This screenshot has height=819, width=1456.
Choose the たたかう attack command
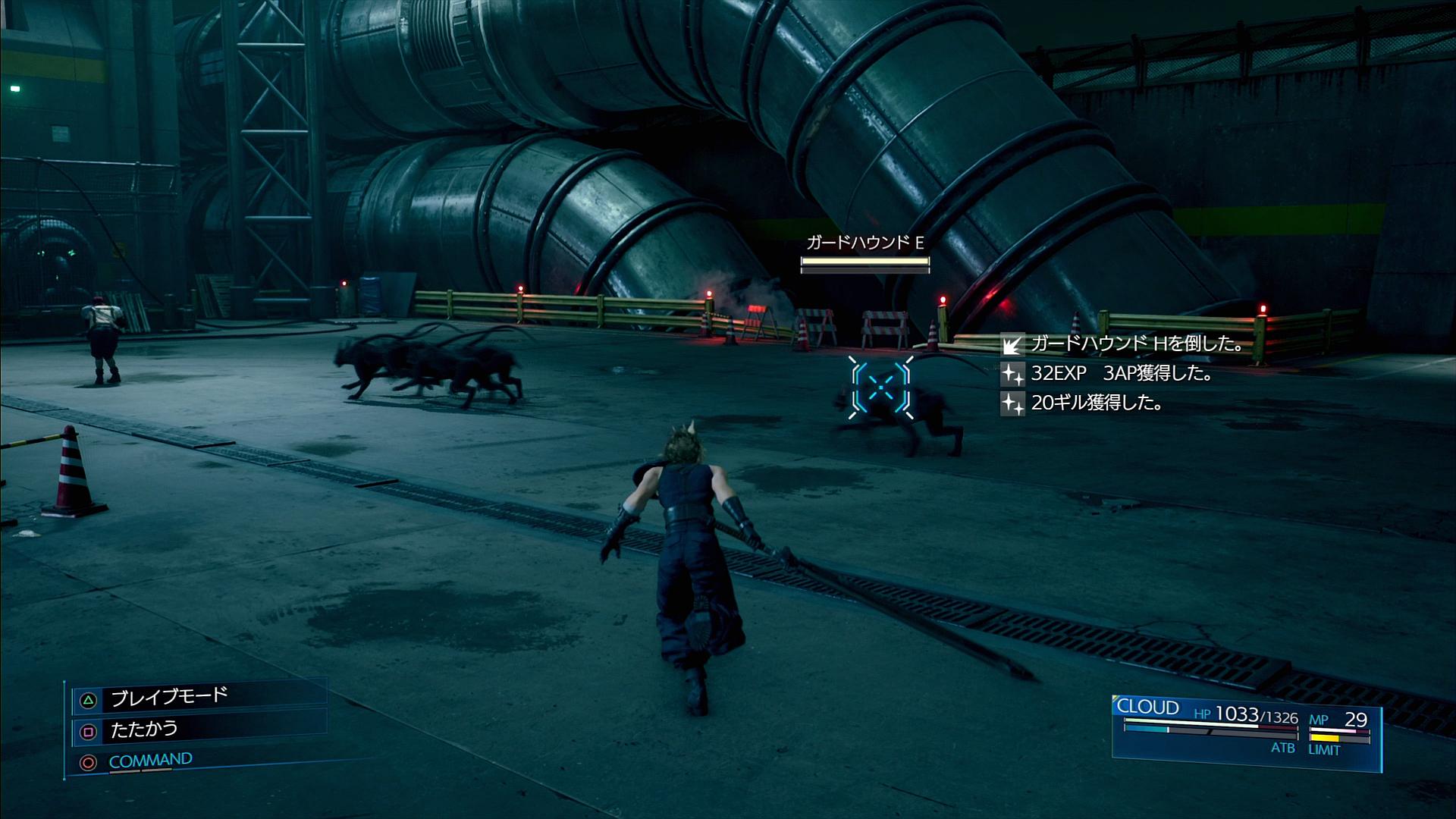coord(144,730)
